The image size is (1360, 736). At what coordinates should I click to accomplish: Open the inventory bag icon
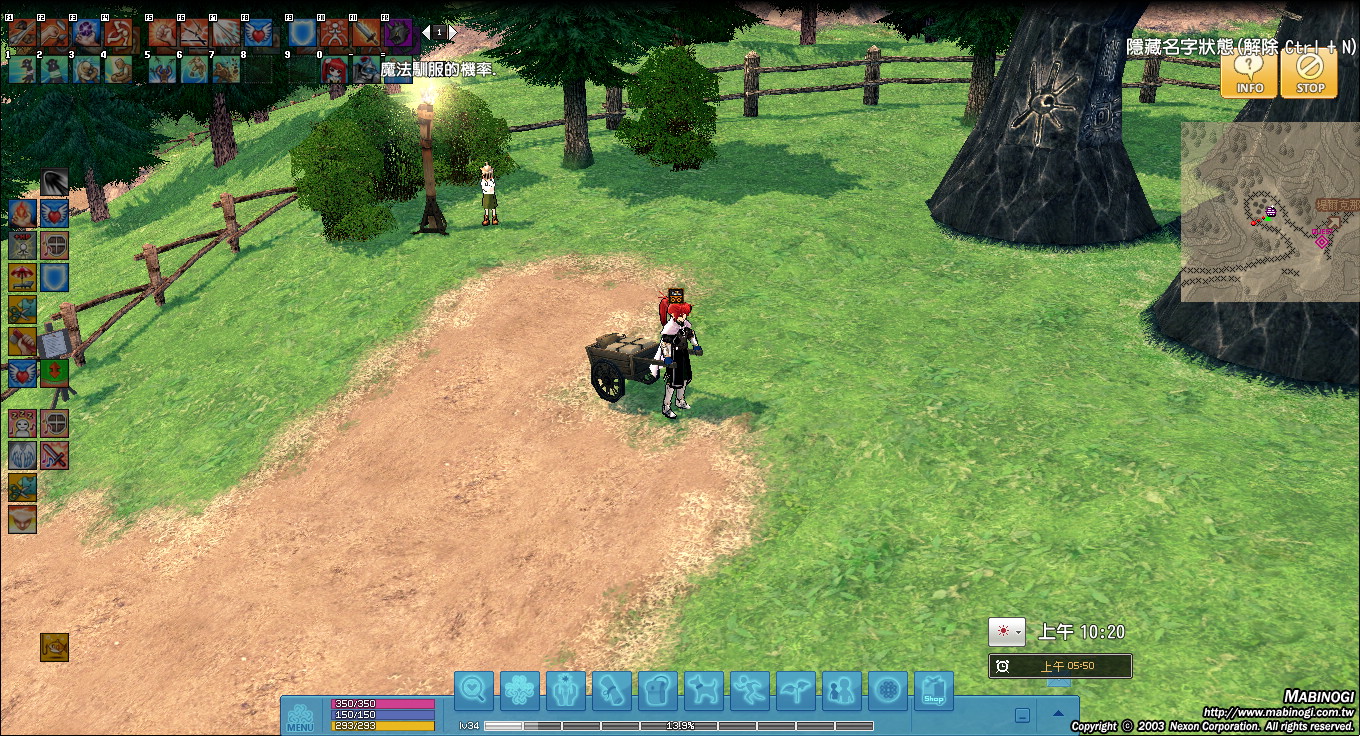pyautogui.click(x=658, y=691)
